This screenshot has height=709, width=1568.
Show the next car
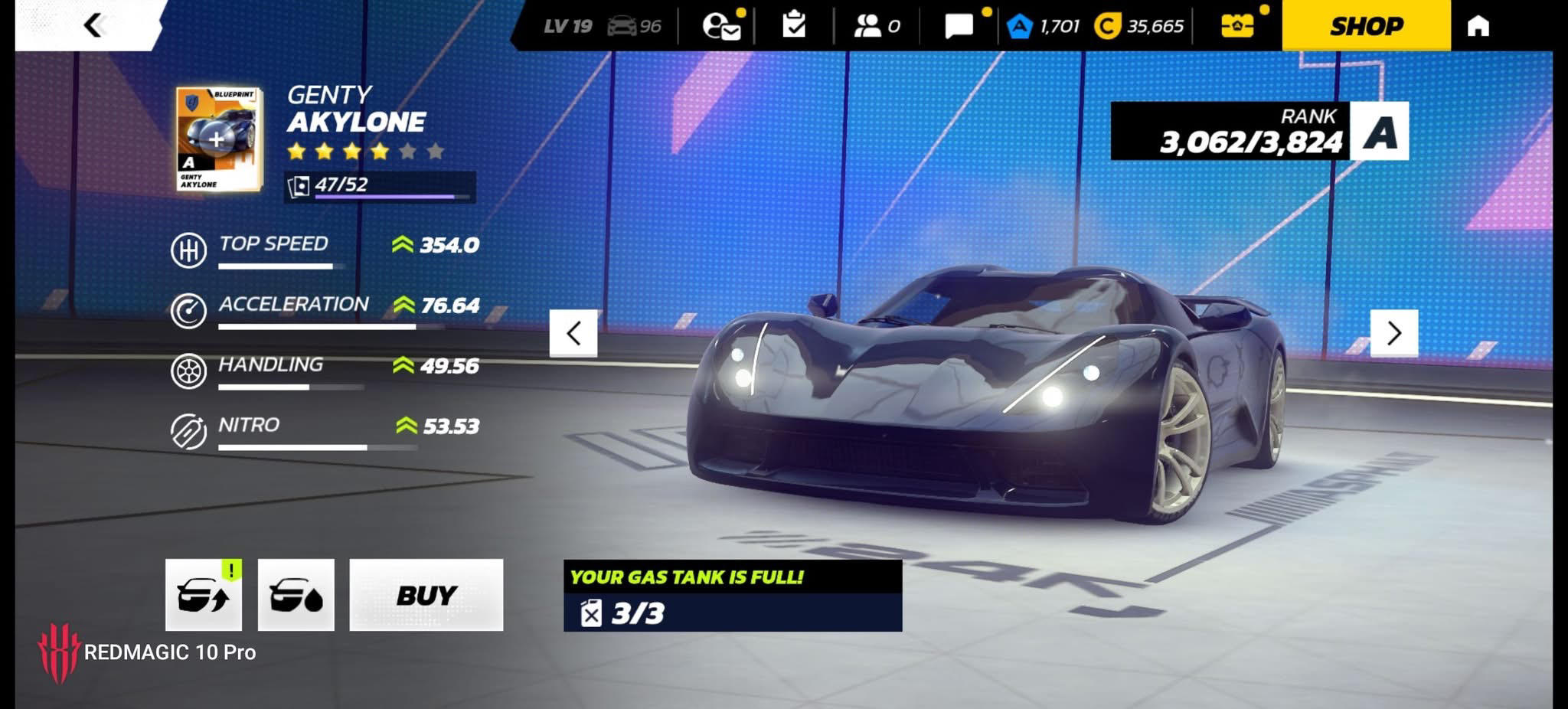pyautogui.click(x=1393, y=333)
